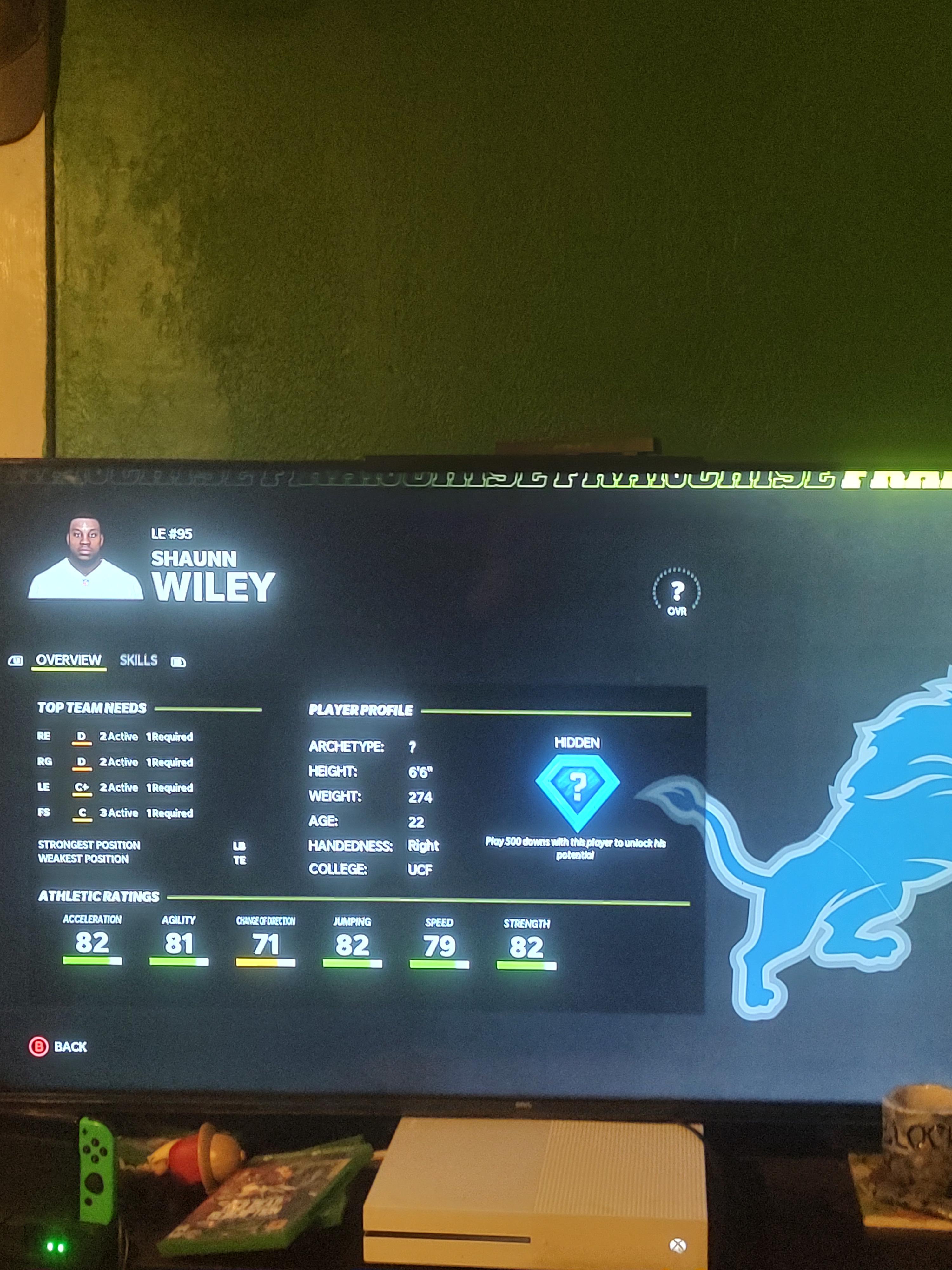Select the Overview tab
This screenshot has width=952, height=1270.
pos(68,660)
